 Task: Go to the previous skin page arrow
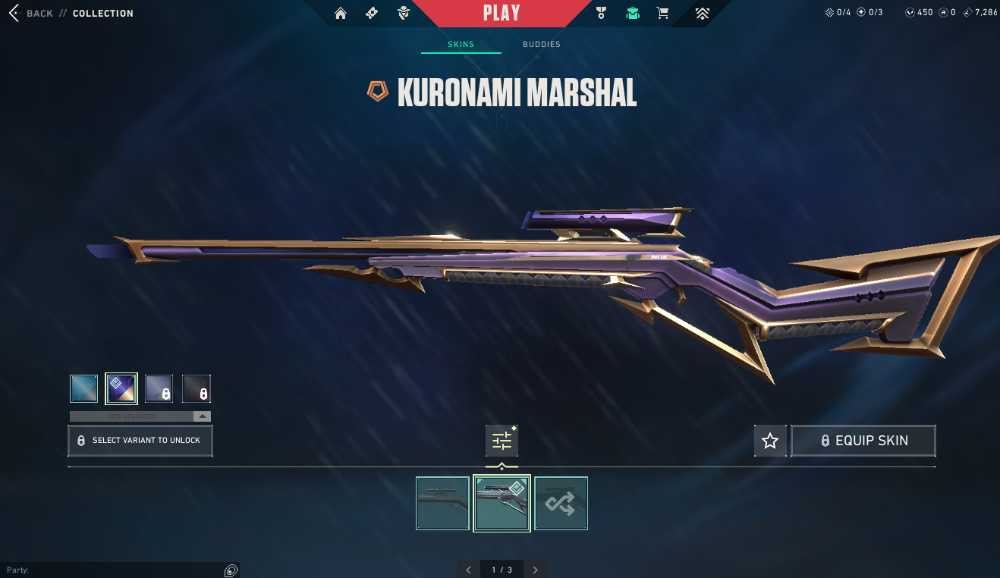(468, 570)
